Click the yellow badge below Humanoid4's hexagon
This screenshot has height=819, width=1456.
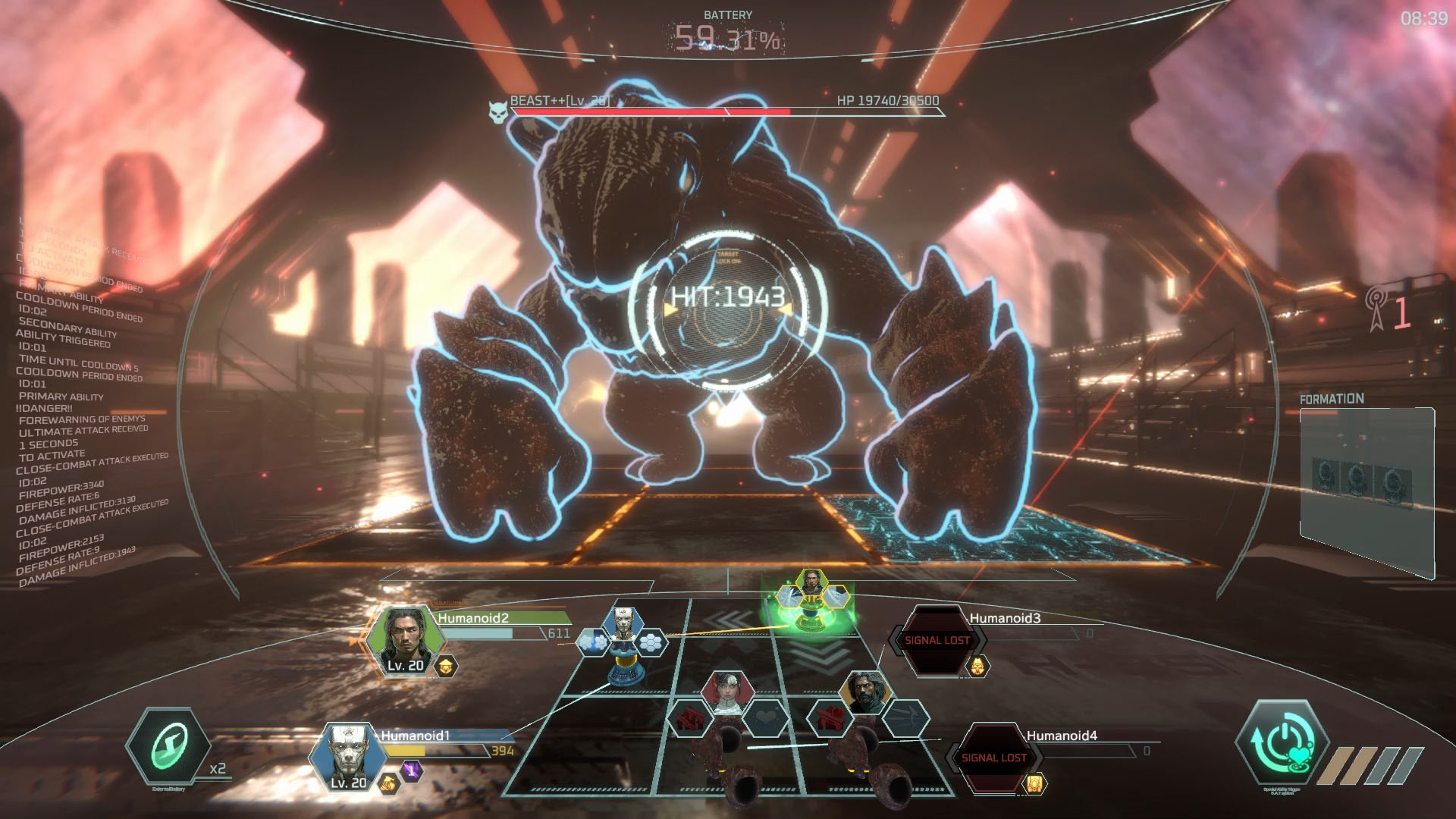pos(1034,783)
